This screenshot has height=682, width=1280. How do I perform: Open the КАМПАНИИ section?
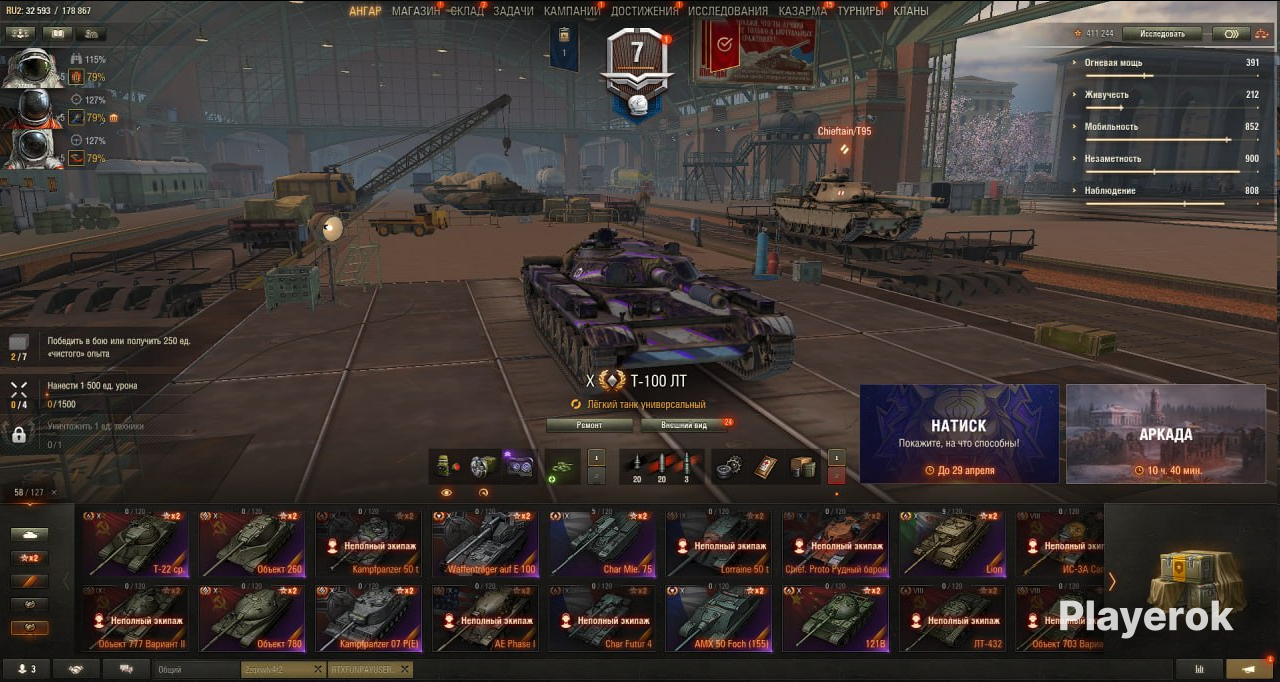(571, 11)
